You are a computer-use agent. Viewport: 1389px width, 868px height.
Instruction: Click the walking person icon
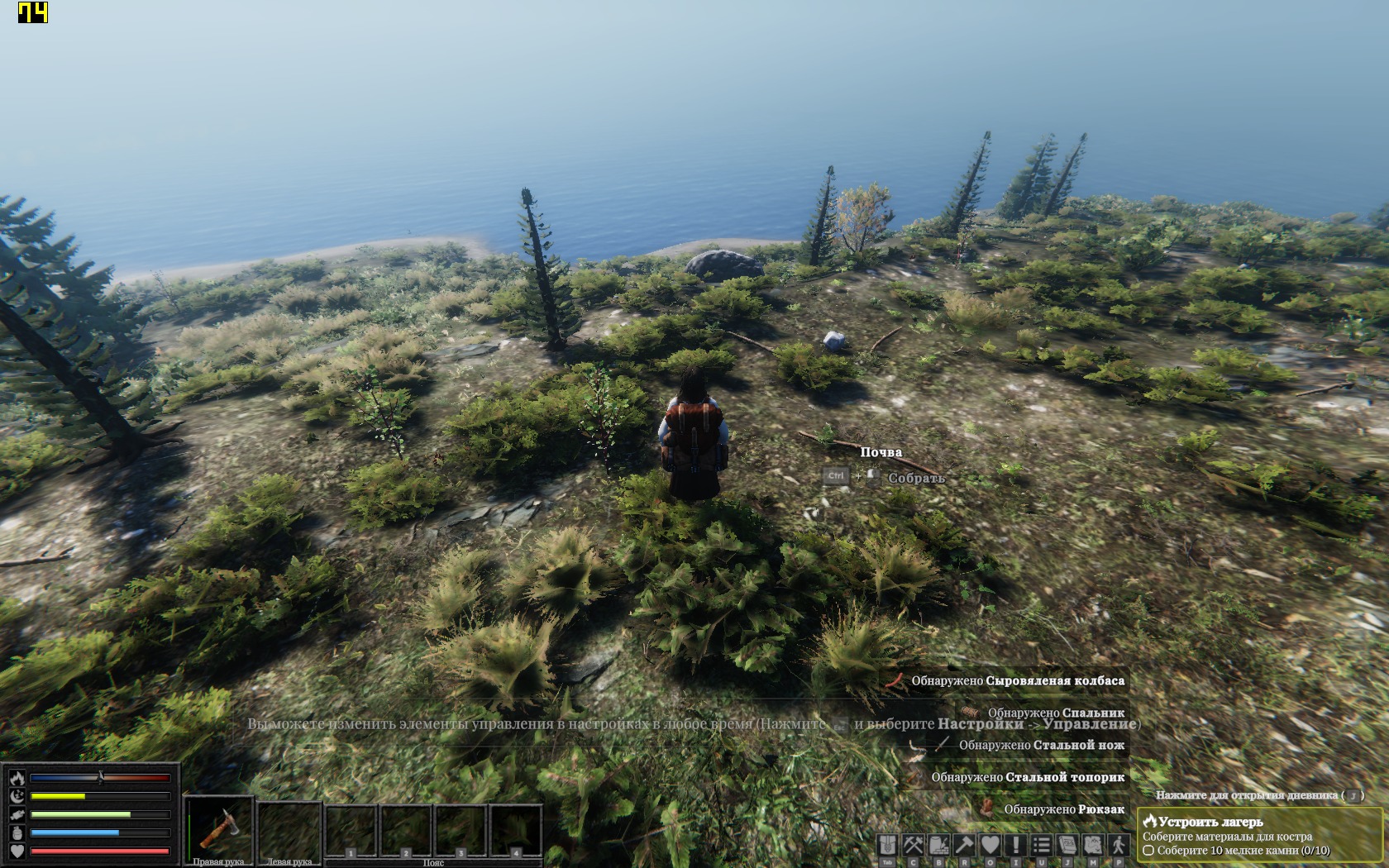(x=1119, y=845)
